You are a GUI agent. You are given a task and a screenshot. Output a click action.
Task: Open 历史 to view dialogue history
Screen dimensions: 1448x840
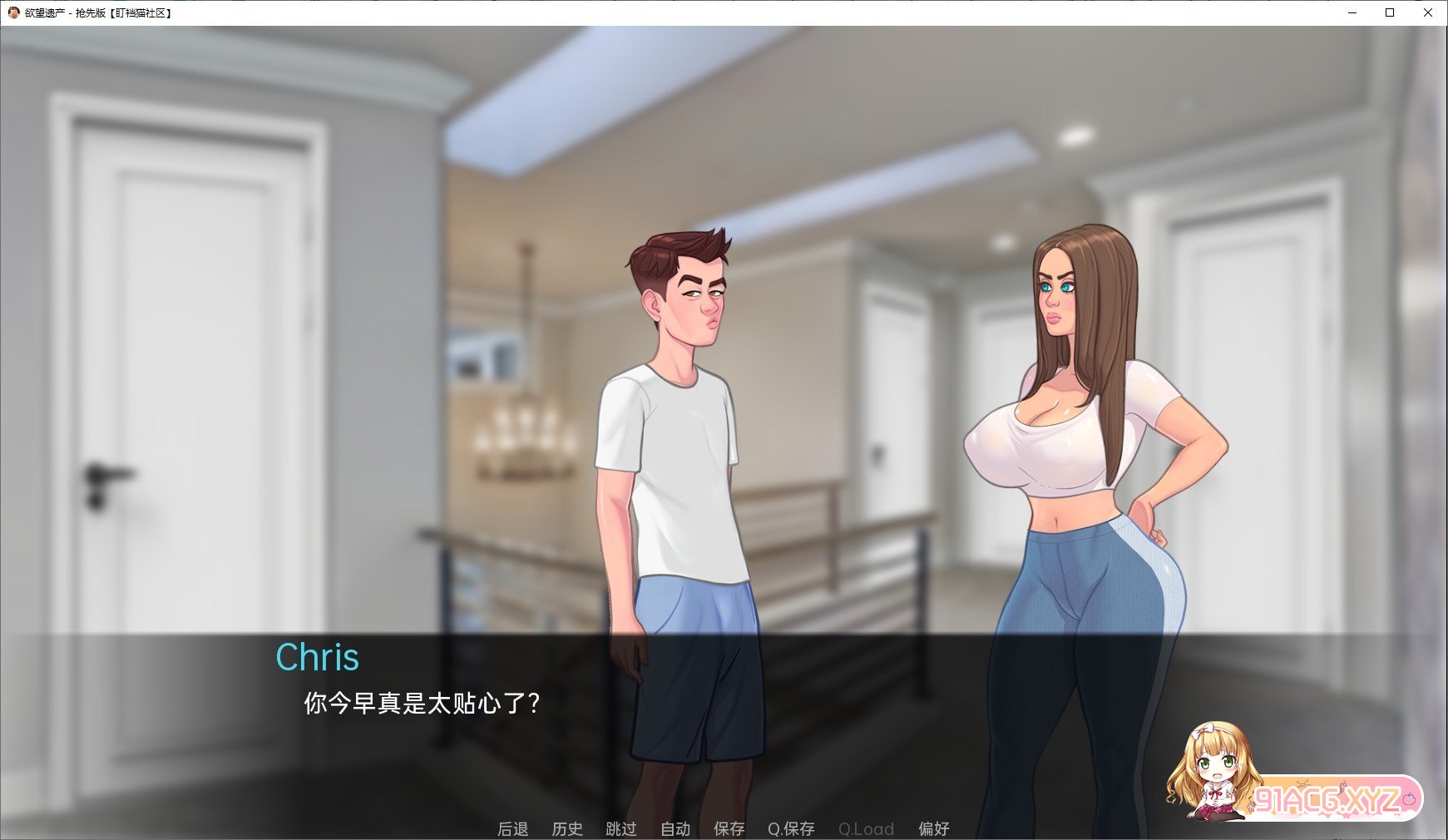567,828
